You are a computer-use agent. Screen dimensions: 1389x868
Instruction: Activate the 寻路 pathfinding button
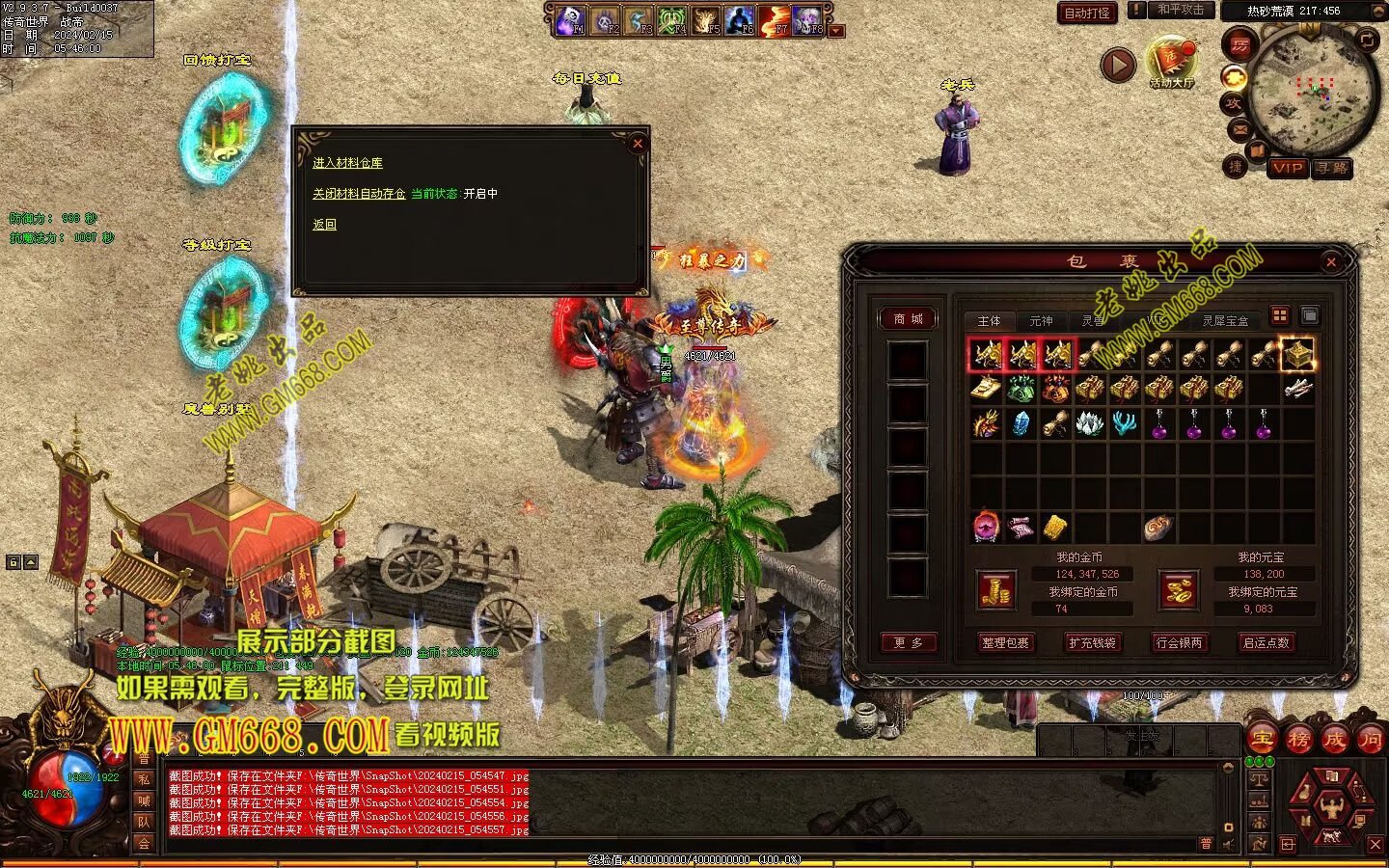point(1332,168)
